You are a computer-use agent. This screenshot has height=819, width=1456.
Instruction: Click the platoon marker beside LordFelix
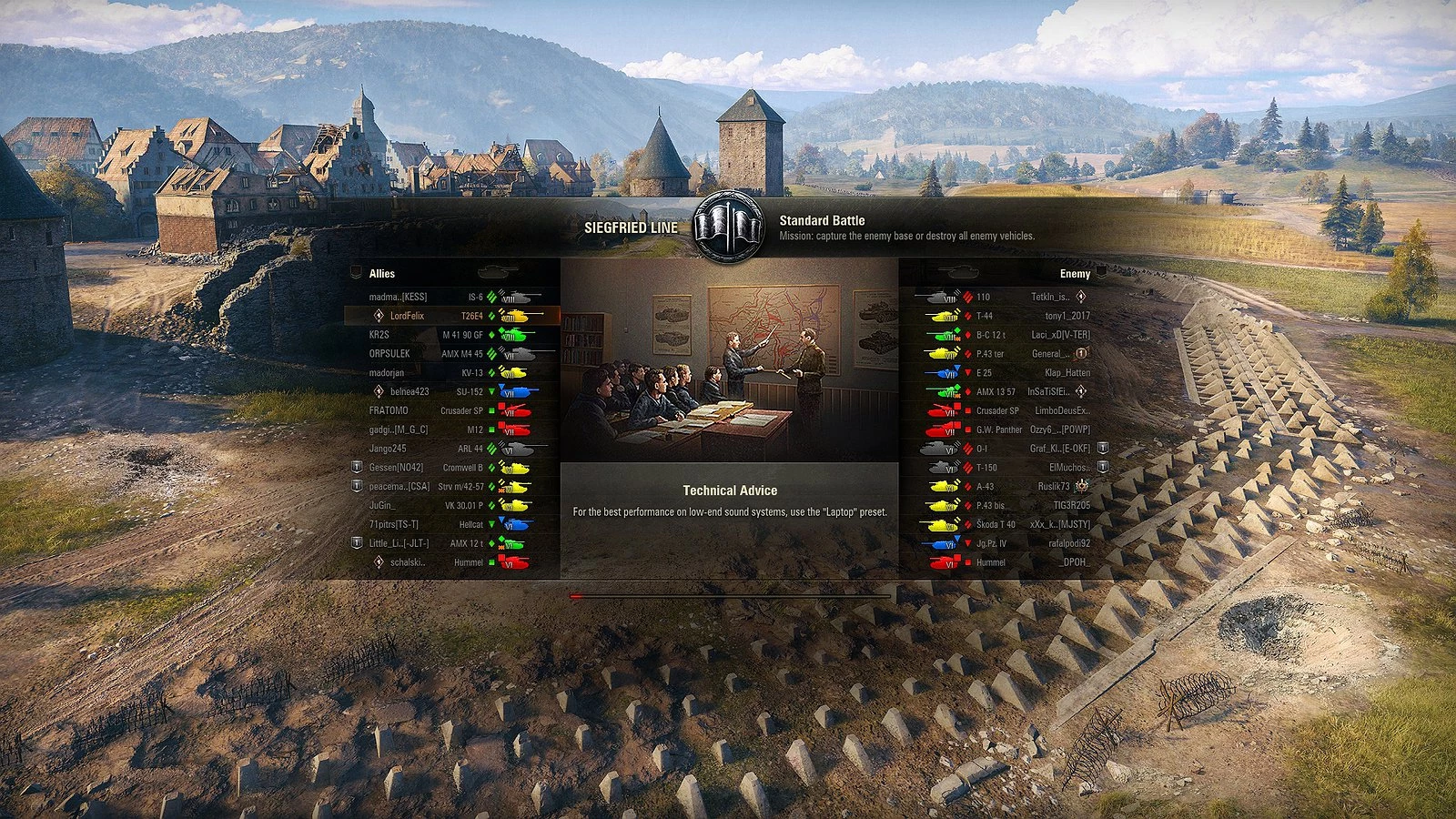379,315
